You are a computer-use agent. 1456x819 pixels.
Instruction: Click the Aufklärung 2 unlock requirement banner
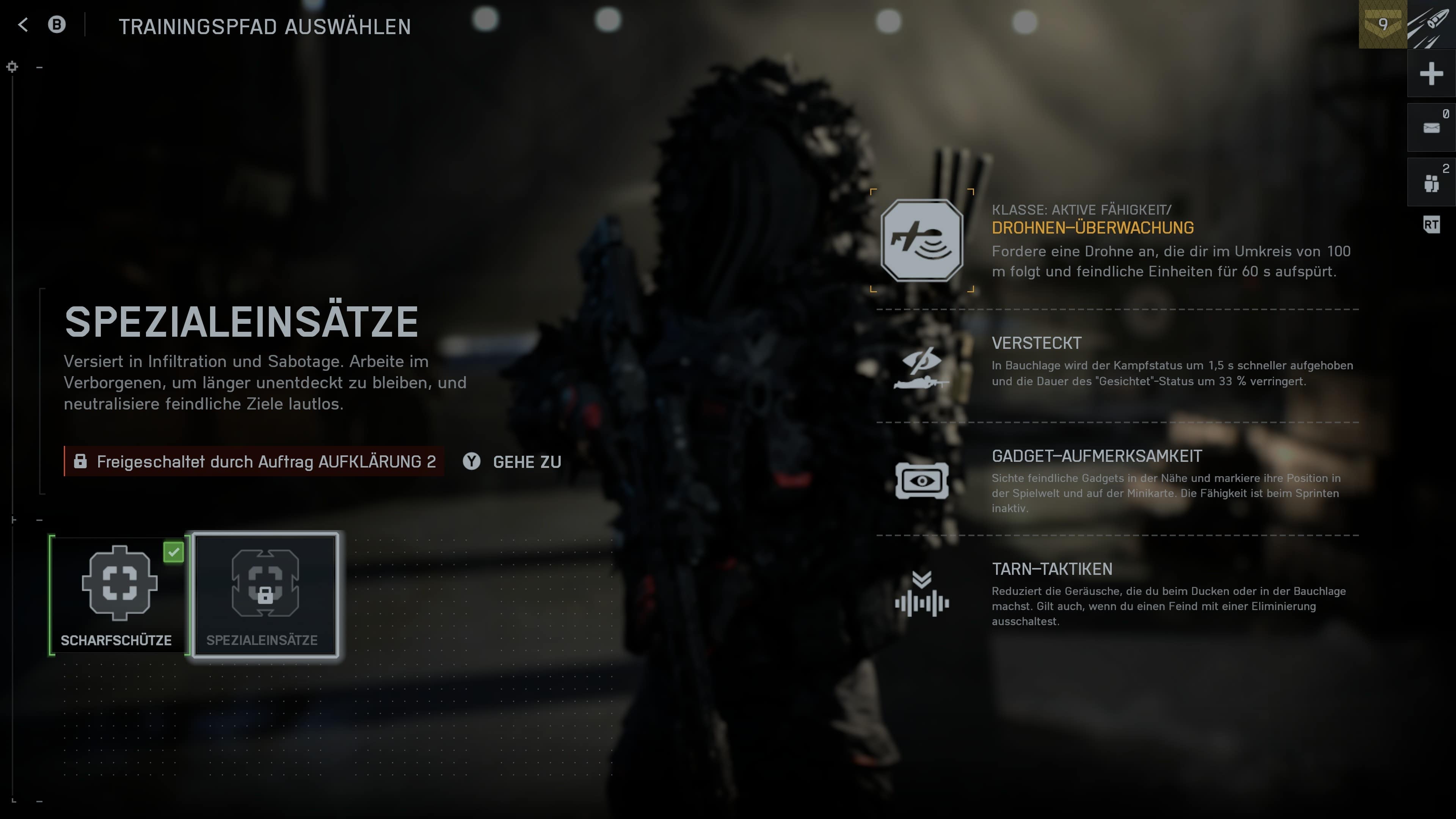254,462
